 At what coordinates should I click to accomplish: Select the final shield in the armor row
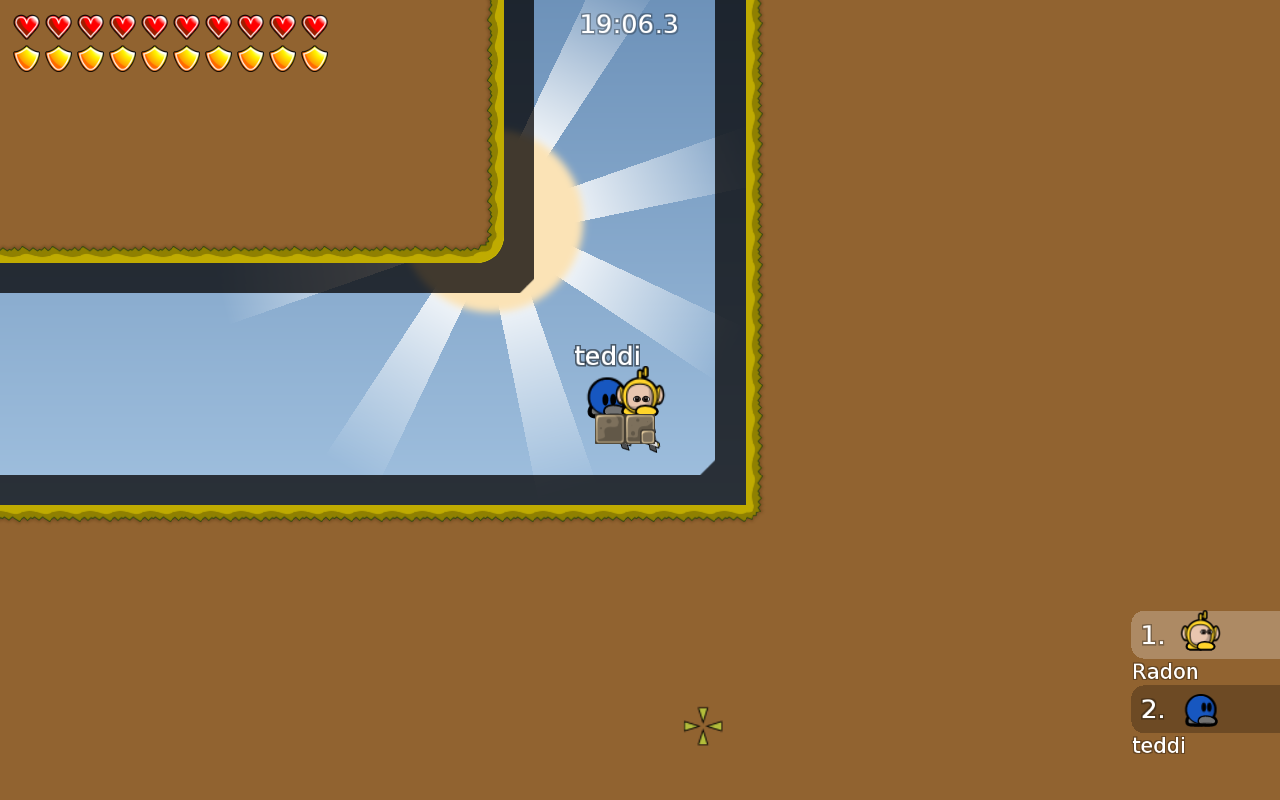(315, 58)
